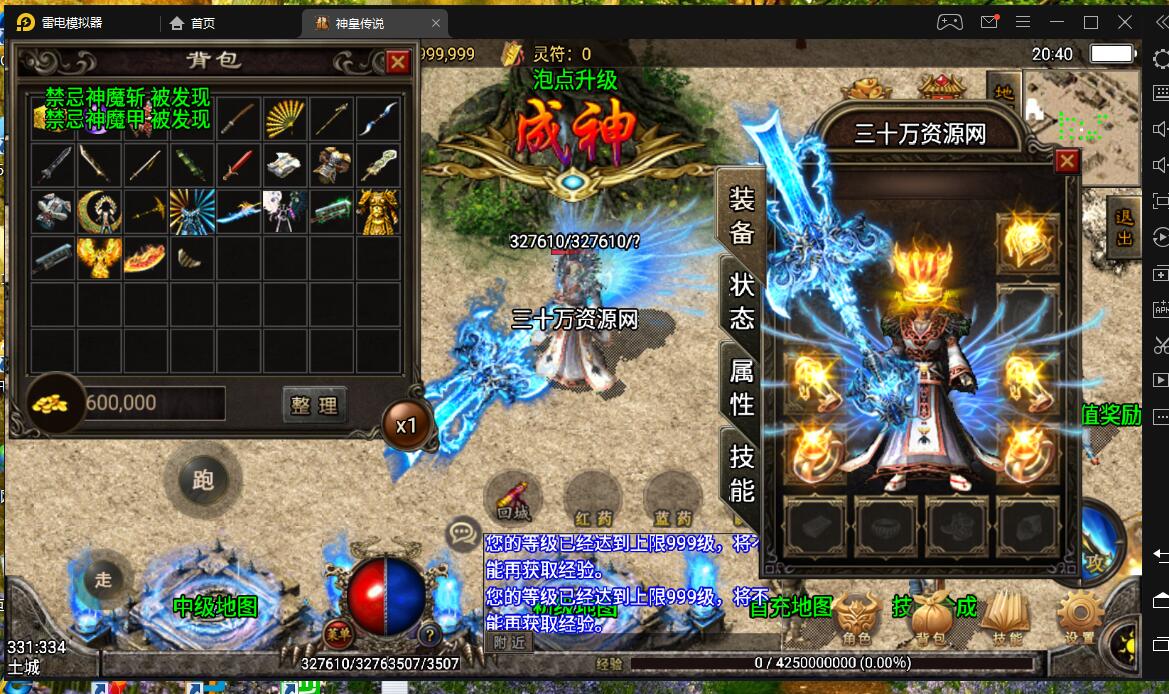
Task: Use the 回城 town return scroll
Action: click(x=513, y=499)
